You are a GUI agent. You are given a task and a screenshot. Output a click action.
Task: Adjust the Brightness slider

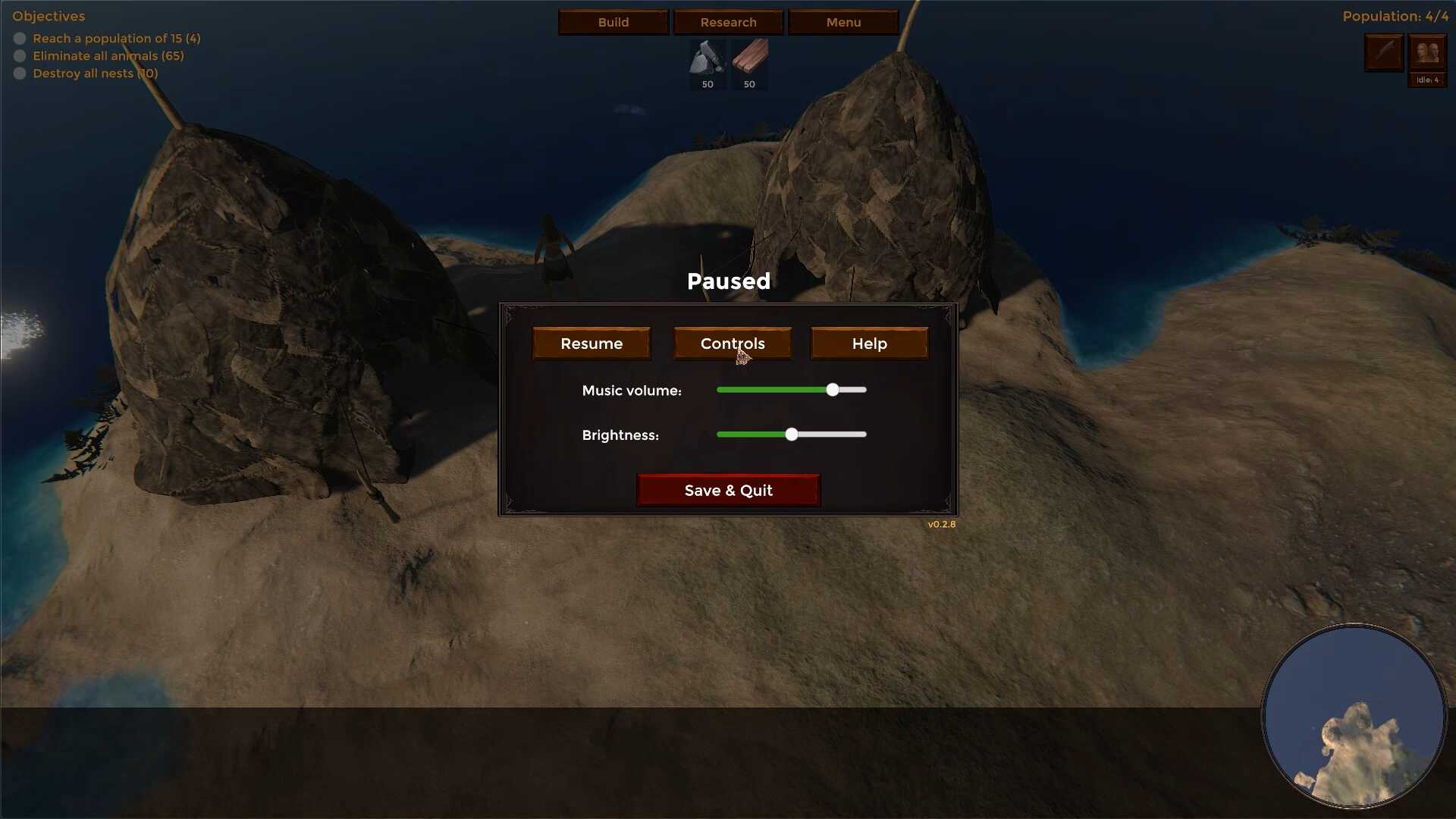click(x=792, y=435)
